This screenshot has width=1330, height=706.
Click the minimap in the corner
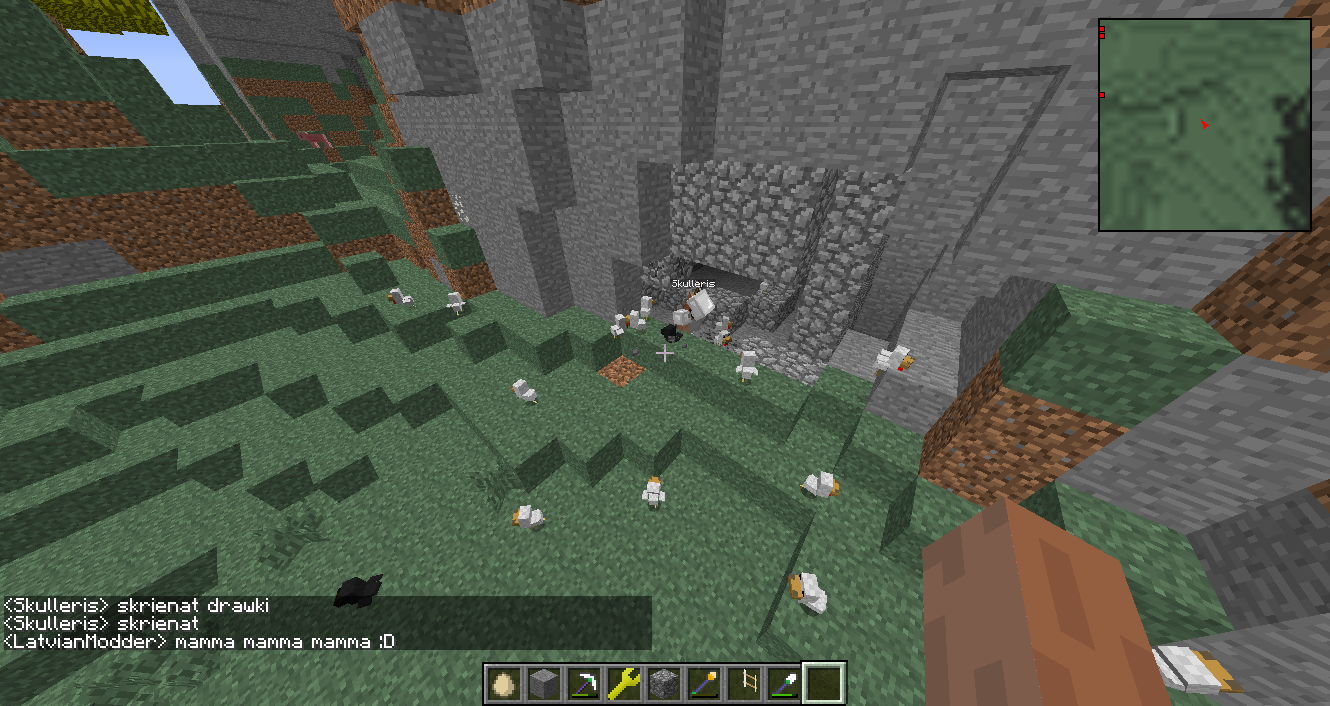[1204, 125]
